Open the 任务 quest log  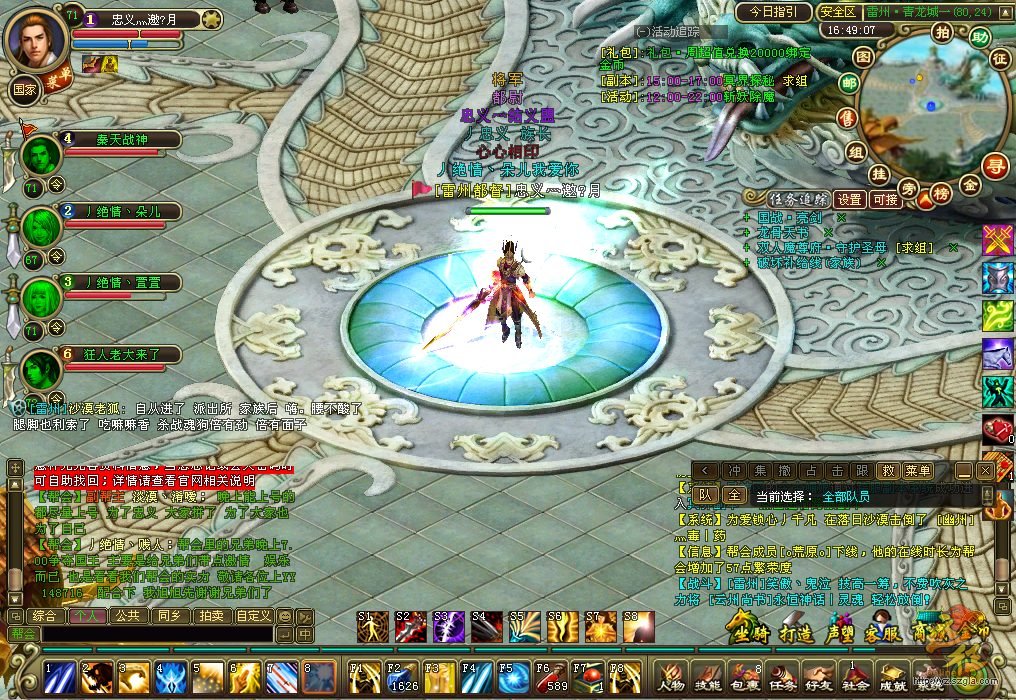pyautogui.click(x=781, y=677)
